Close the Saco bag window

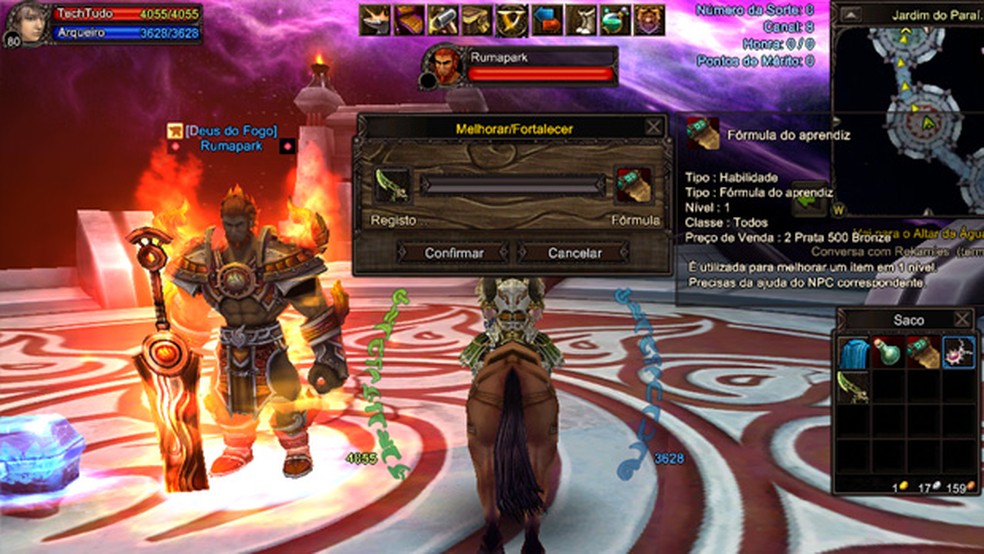coord(962,320)
